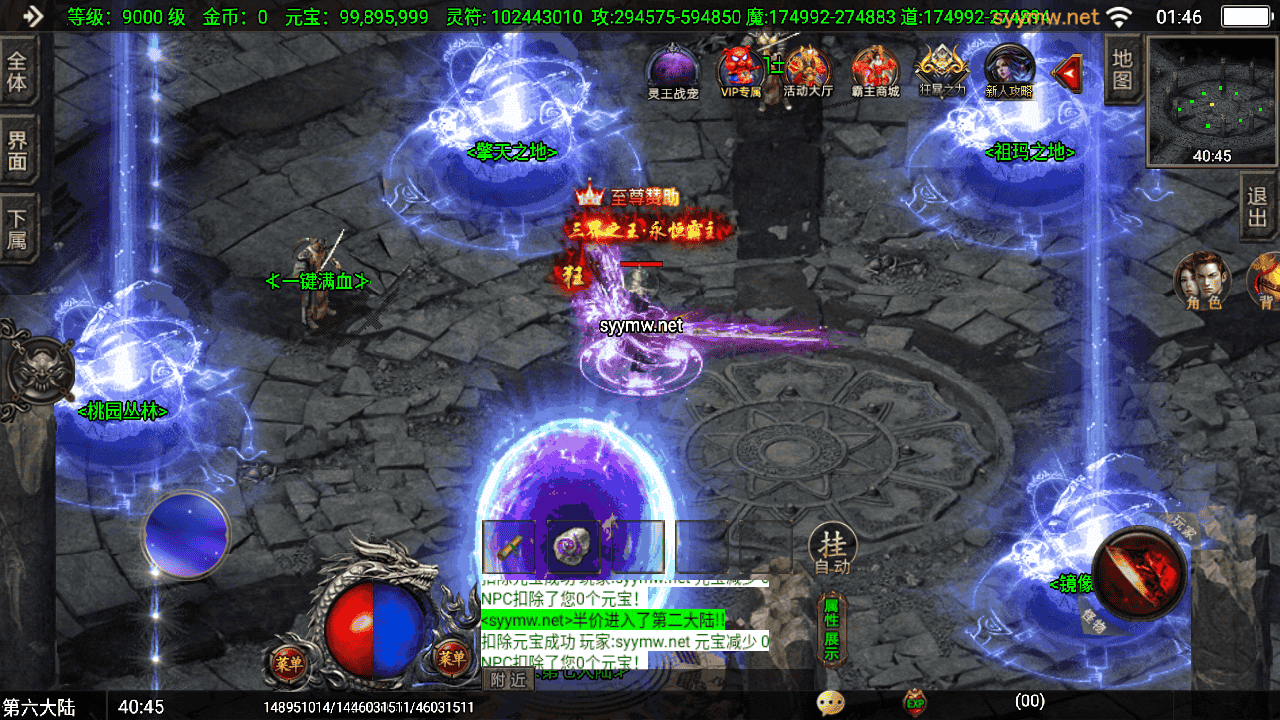This screenshot has width=1280, height=720.
Task: Activate the red slash attack skill button
Action: tap(1139, 573)
